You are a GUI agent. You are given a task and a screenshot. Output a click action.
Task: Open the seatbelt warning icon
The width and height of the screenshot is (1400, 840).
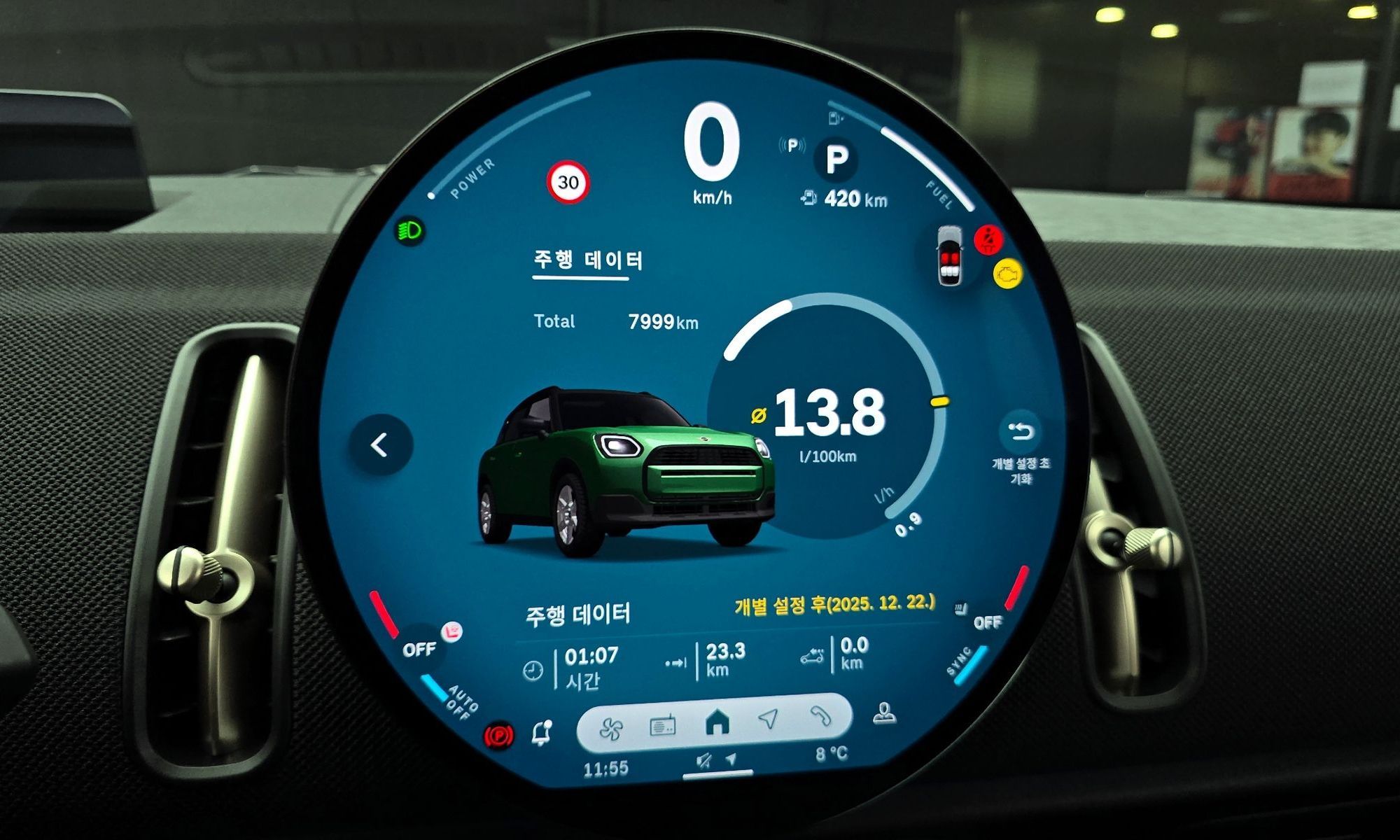click(x=988, y=240)
